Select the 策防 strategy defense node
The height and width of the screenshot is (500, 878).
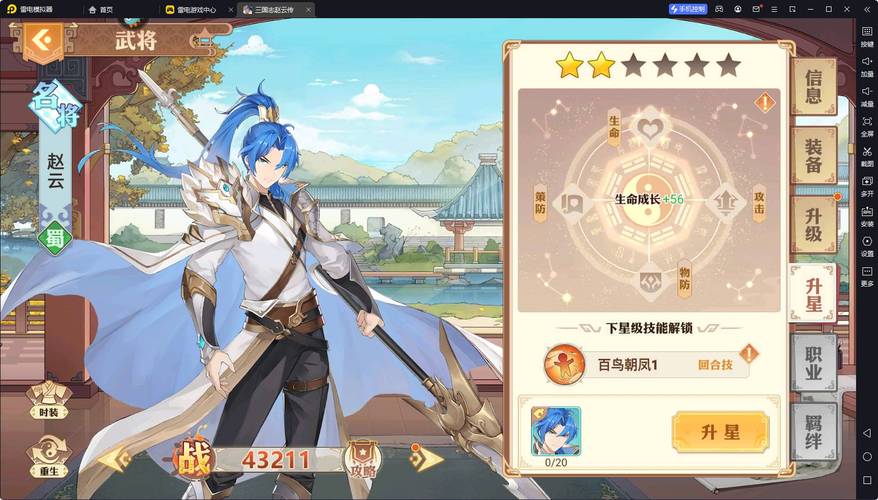572,202
